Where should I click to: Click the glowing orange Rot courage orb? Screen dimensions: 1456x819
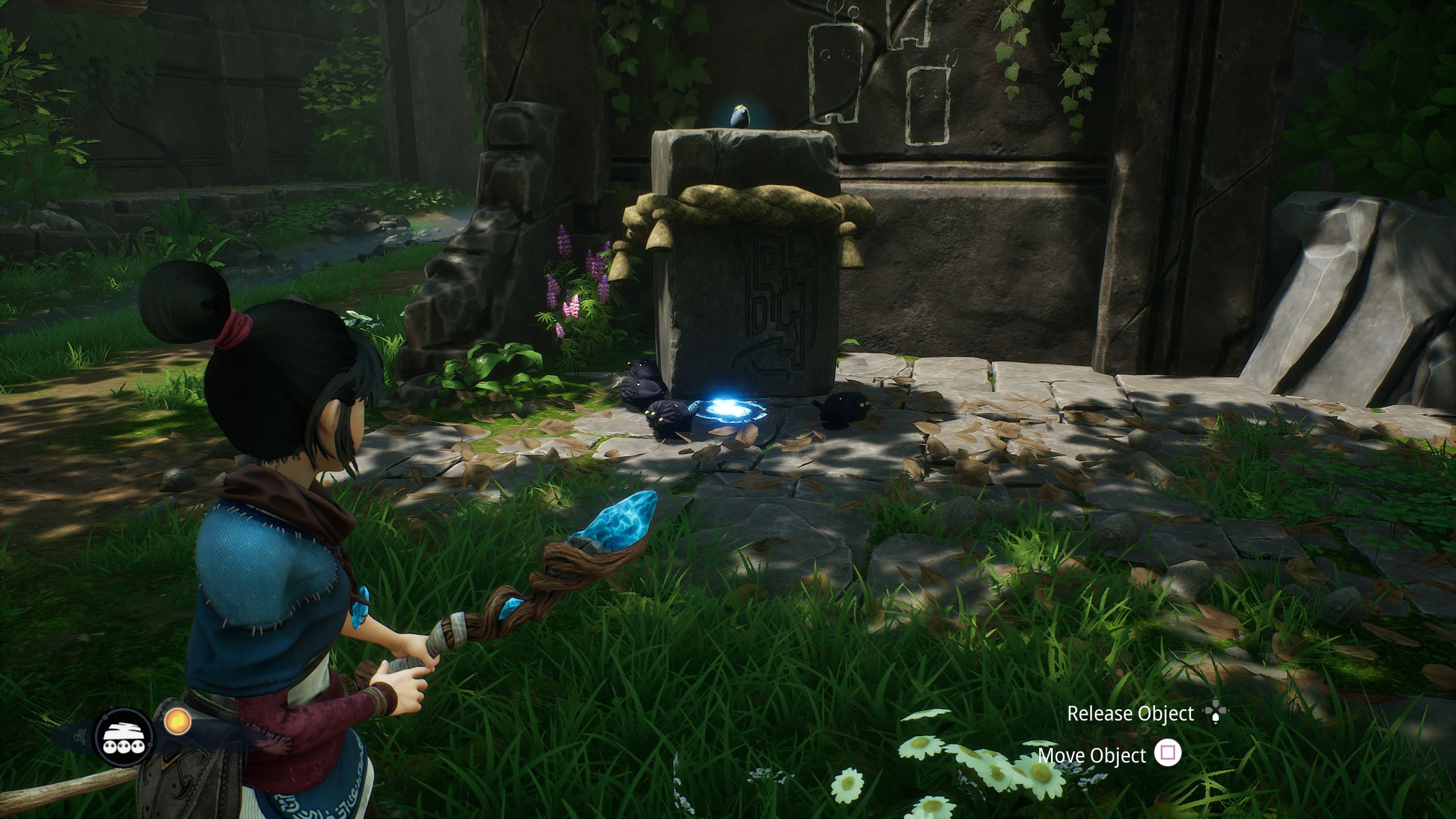click(177, 722)
